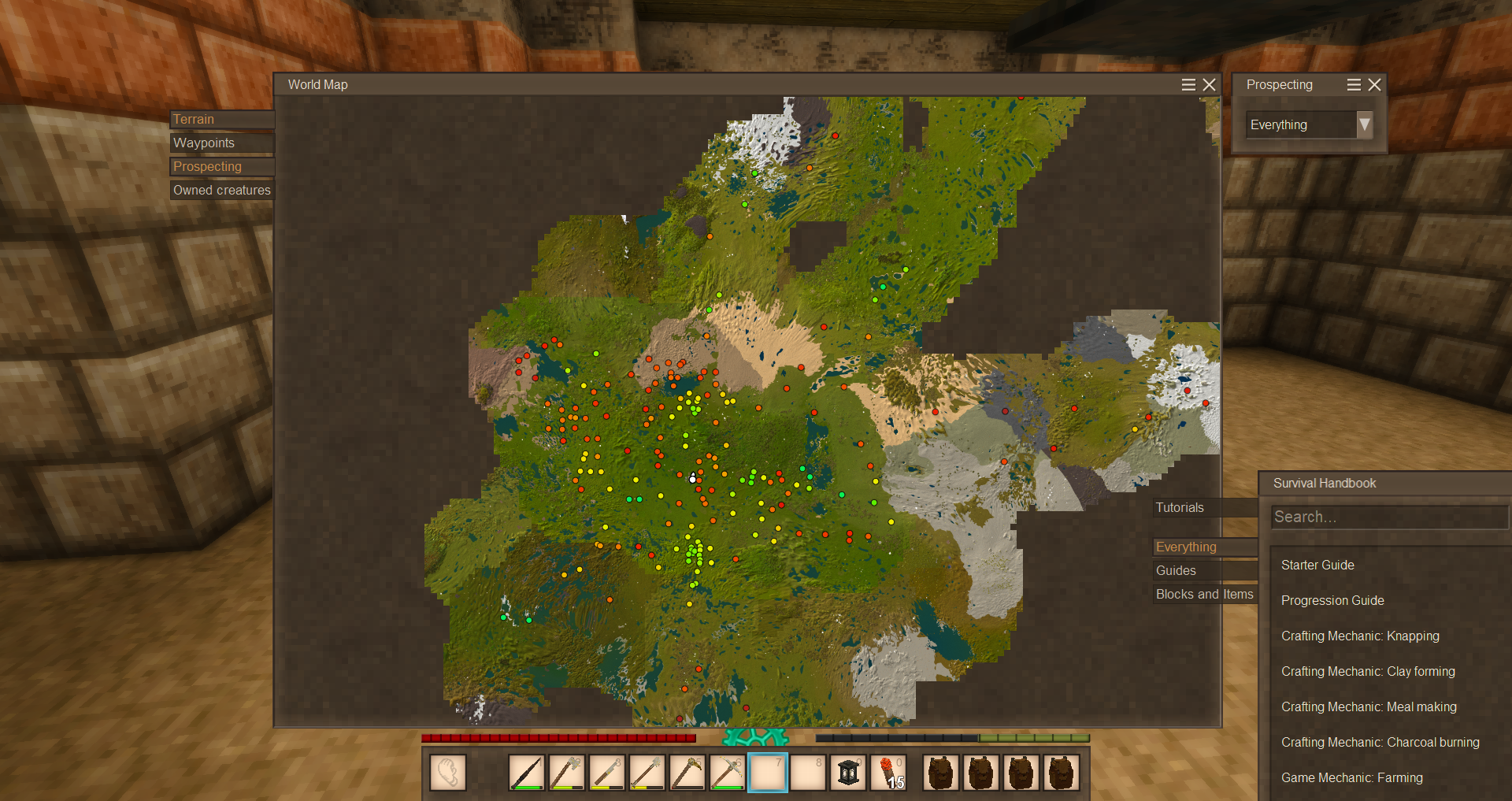
Task: Open Crafting Mechanic: Charcoal burning
Action: pos(1380,743)
